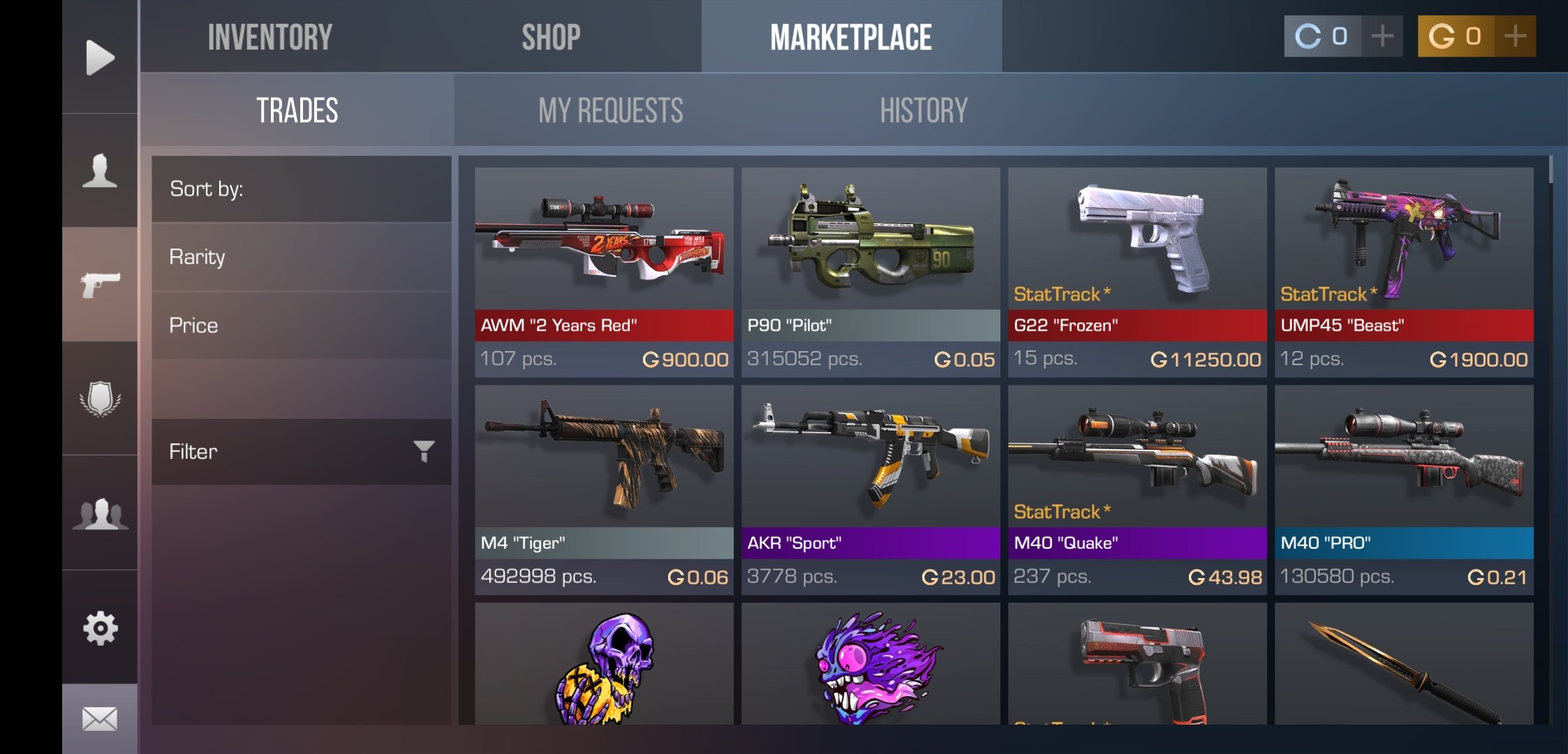Click the play arrow in the sidebar

[100, 57]
